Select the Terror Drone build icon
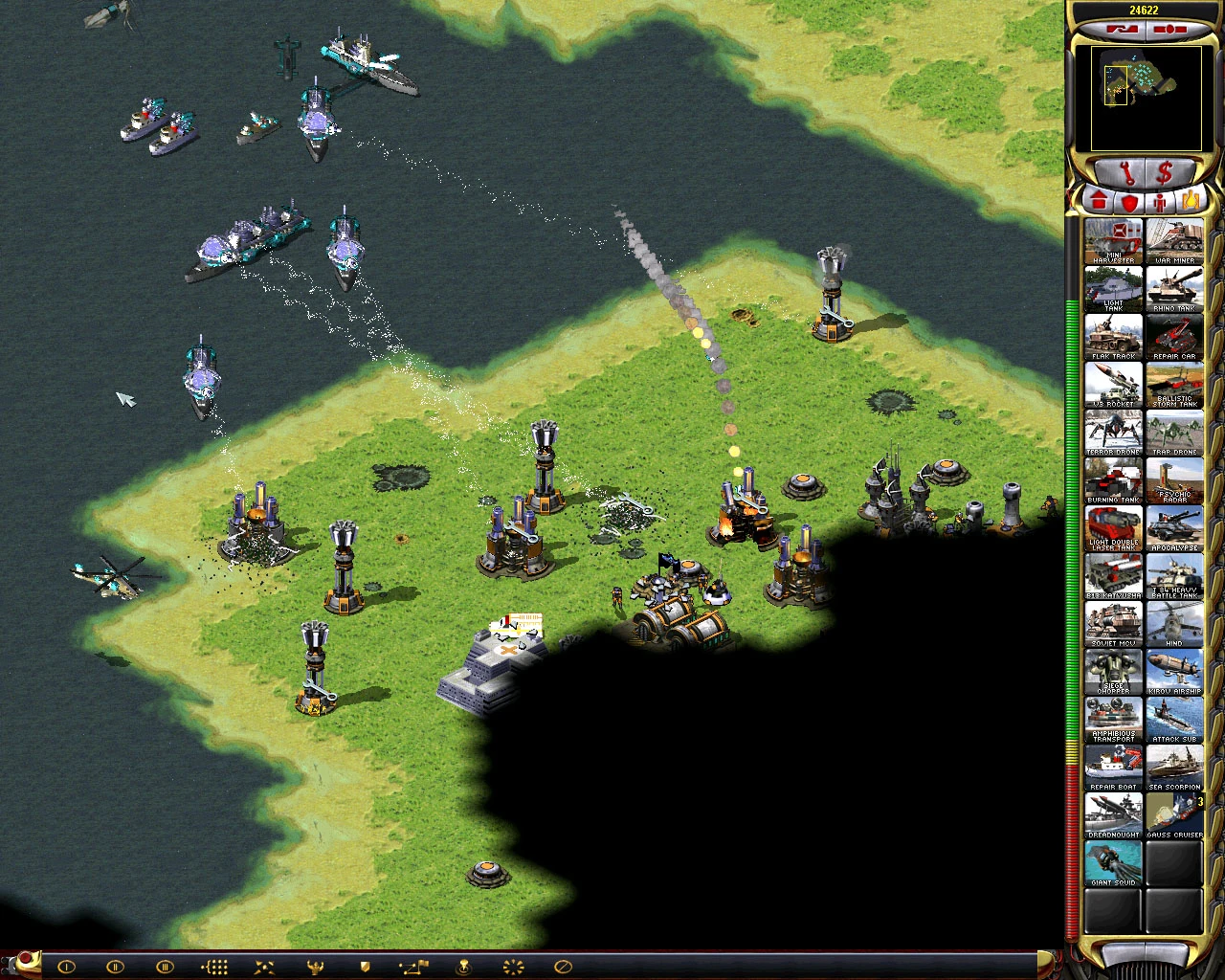Screen dimensions: 1225x980 pos(1112,434)
